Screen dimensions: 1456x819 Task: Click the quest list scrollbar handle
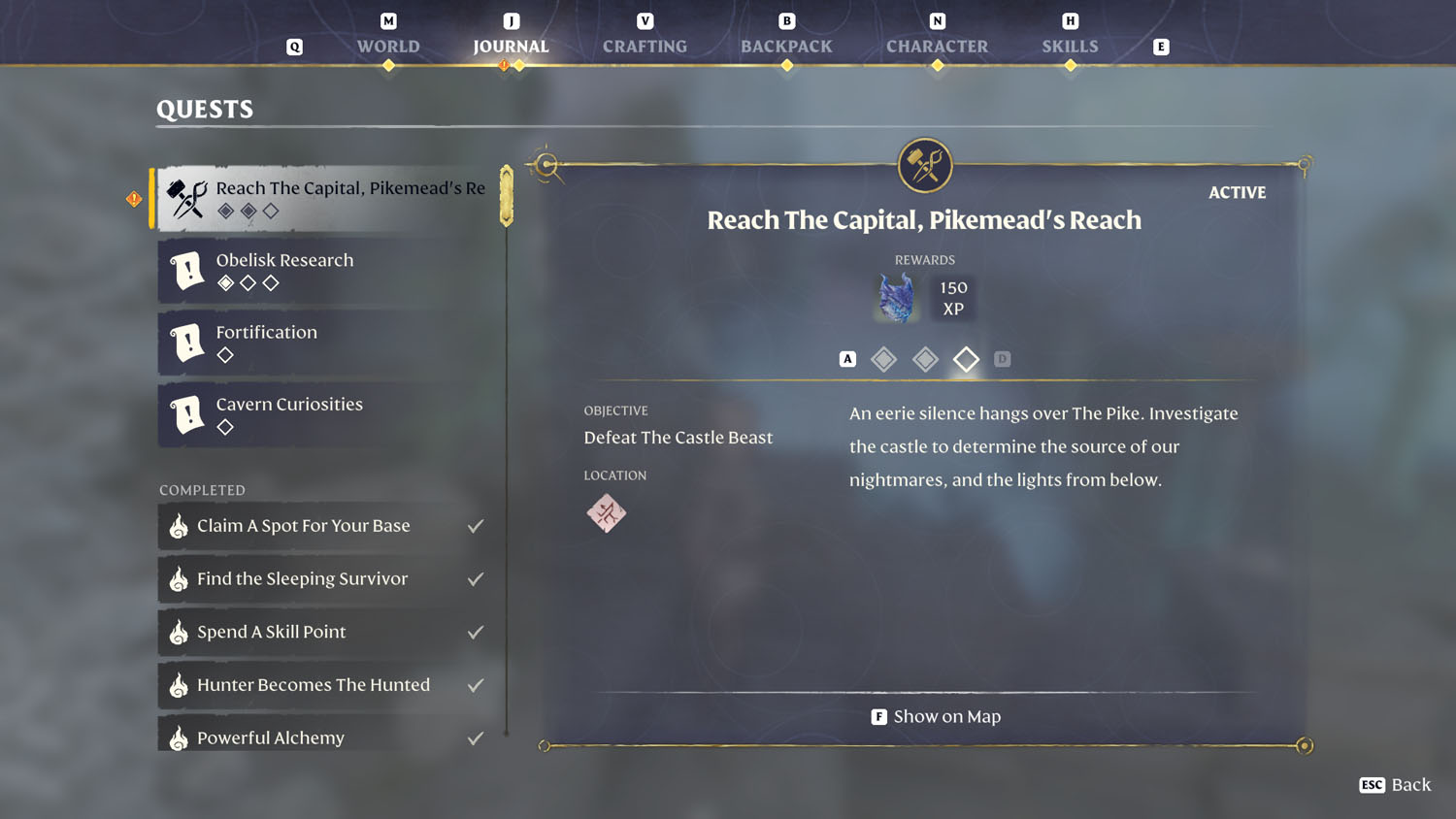[x=505, y=194]
